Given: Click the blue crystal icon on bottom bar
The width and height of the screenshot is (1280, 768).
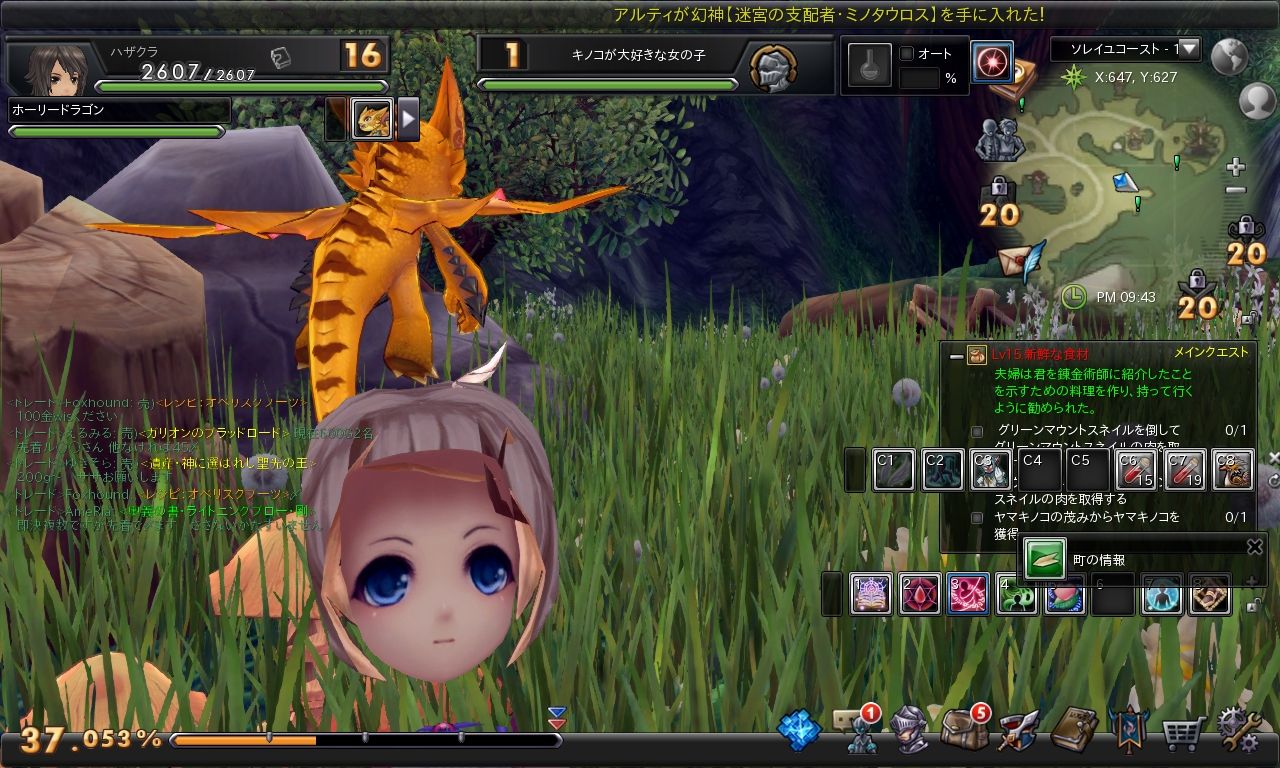Looking at the screenshot, I should 799,730.
